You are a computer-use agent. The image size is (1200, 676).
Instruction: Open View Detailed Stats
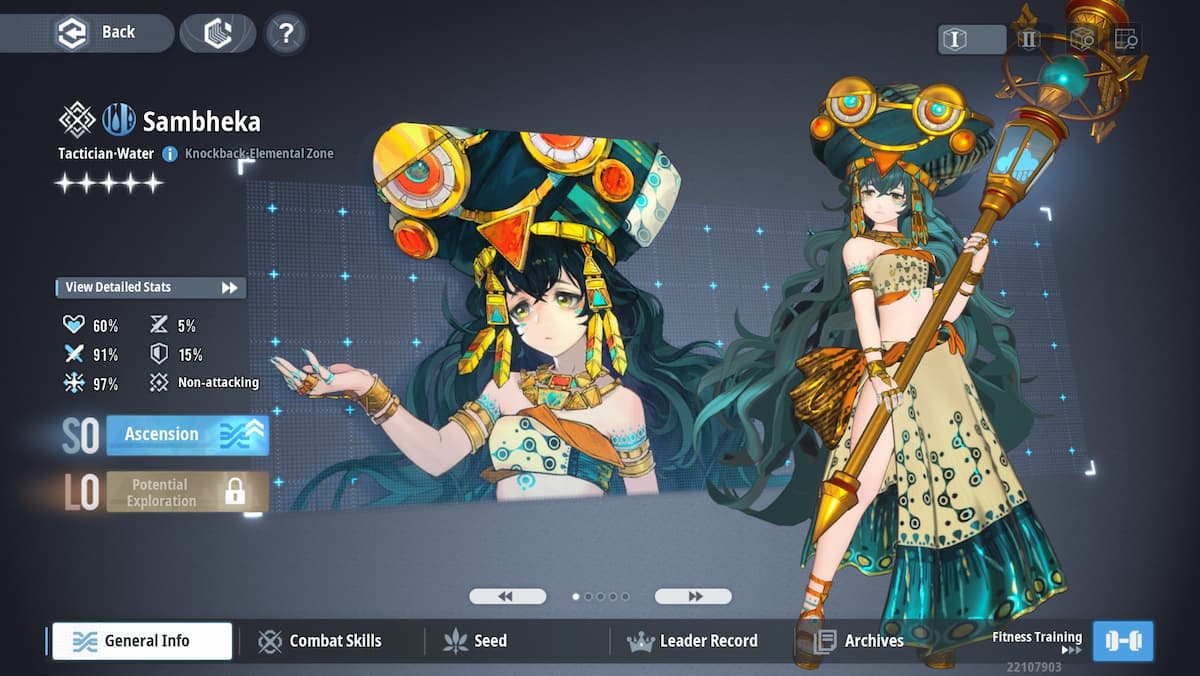click(151, 288)
